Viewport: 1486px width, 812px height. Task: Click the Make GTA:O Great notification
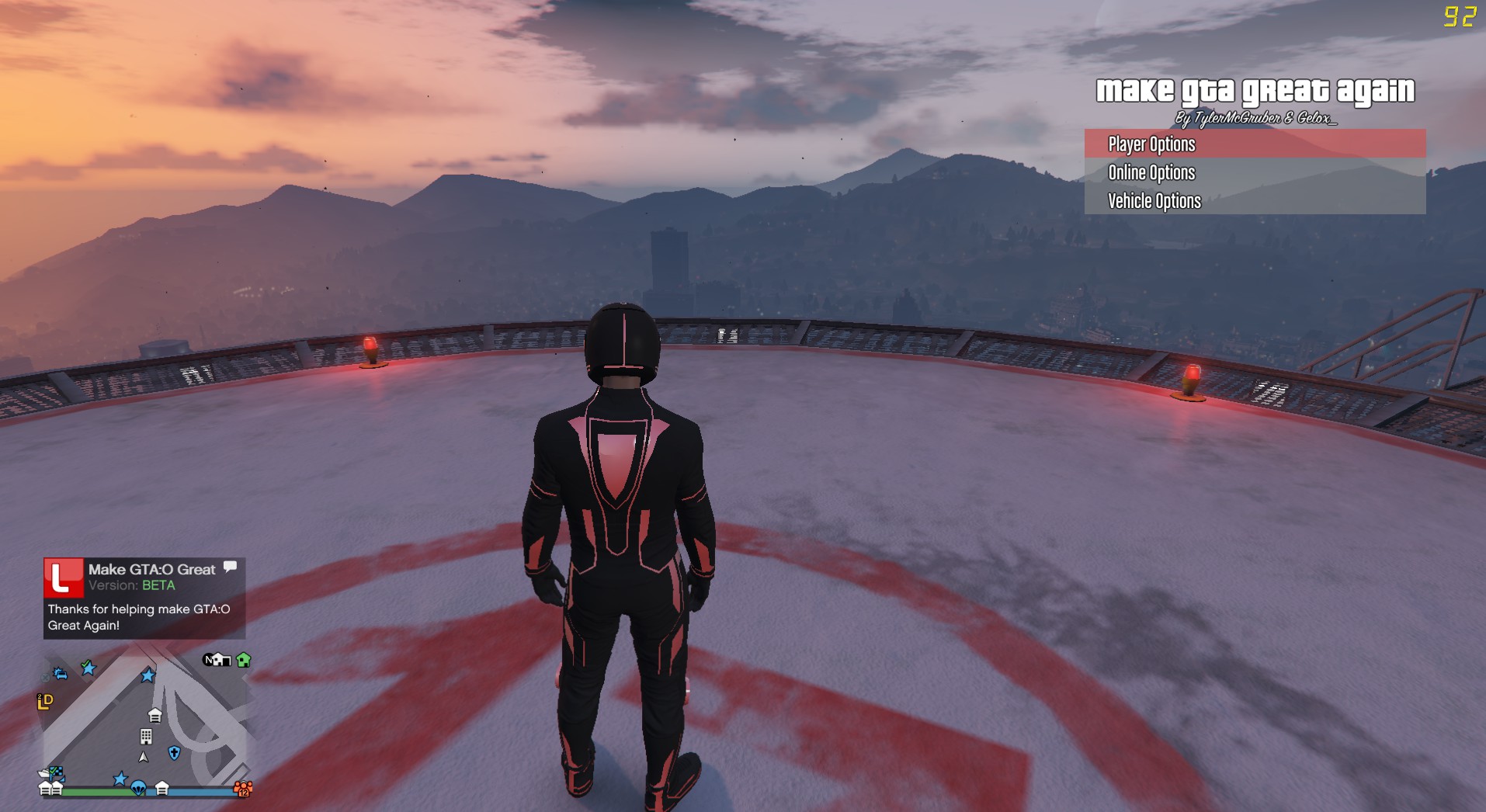(144, 598)
